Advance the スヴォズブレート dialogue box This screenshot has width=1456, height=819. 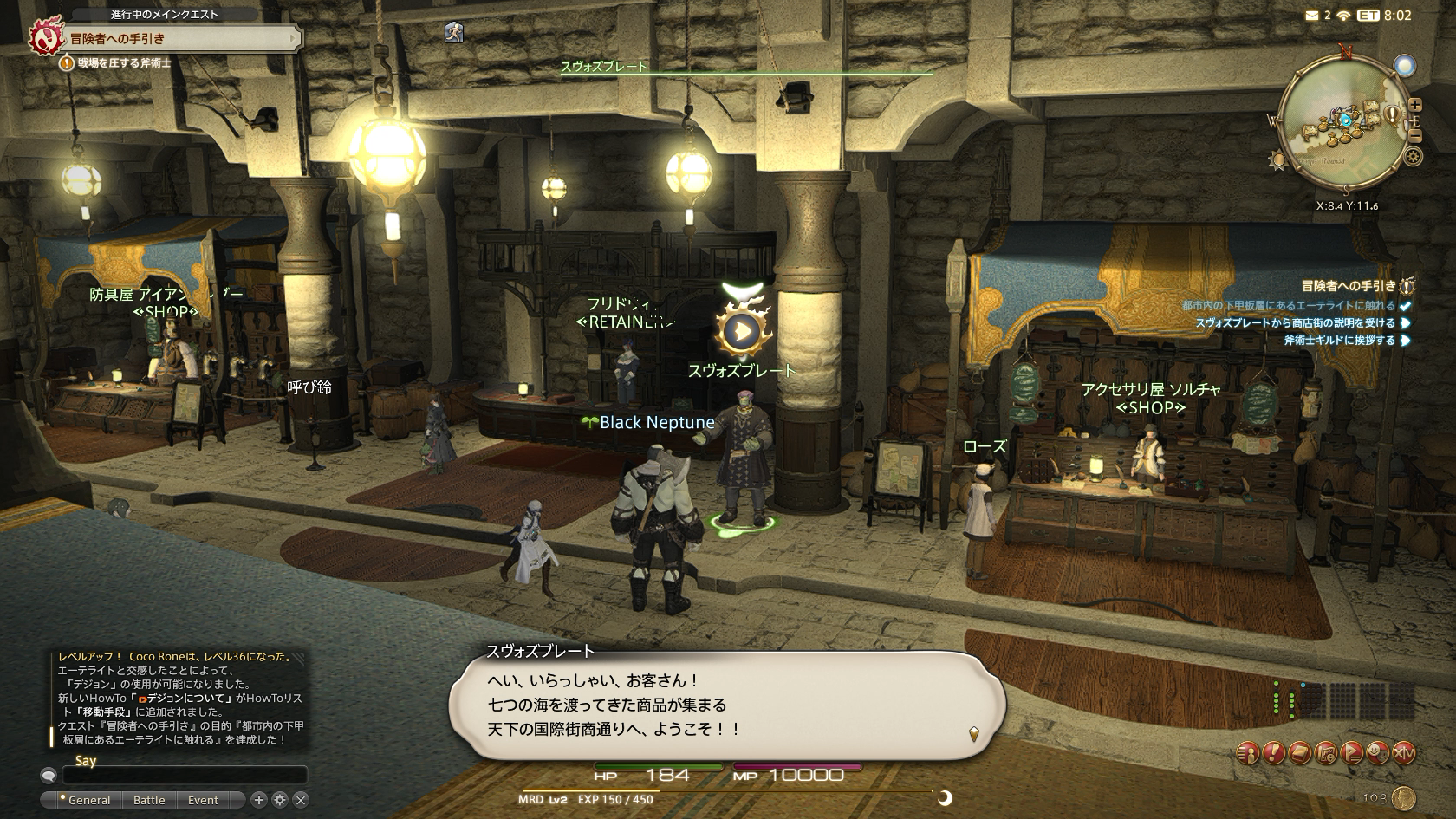726,705
